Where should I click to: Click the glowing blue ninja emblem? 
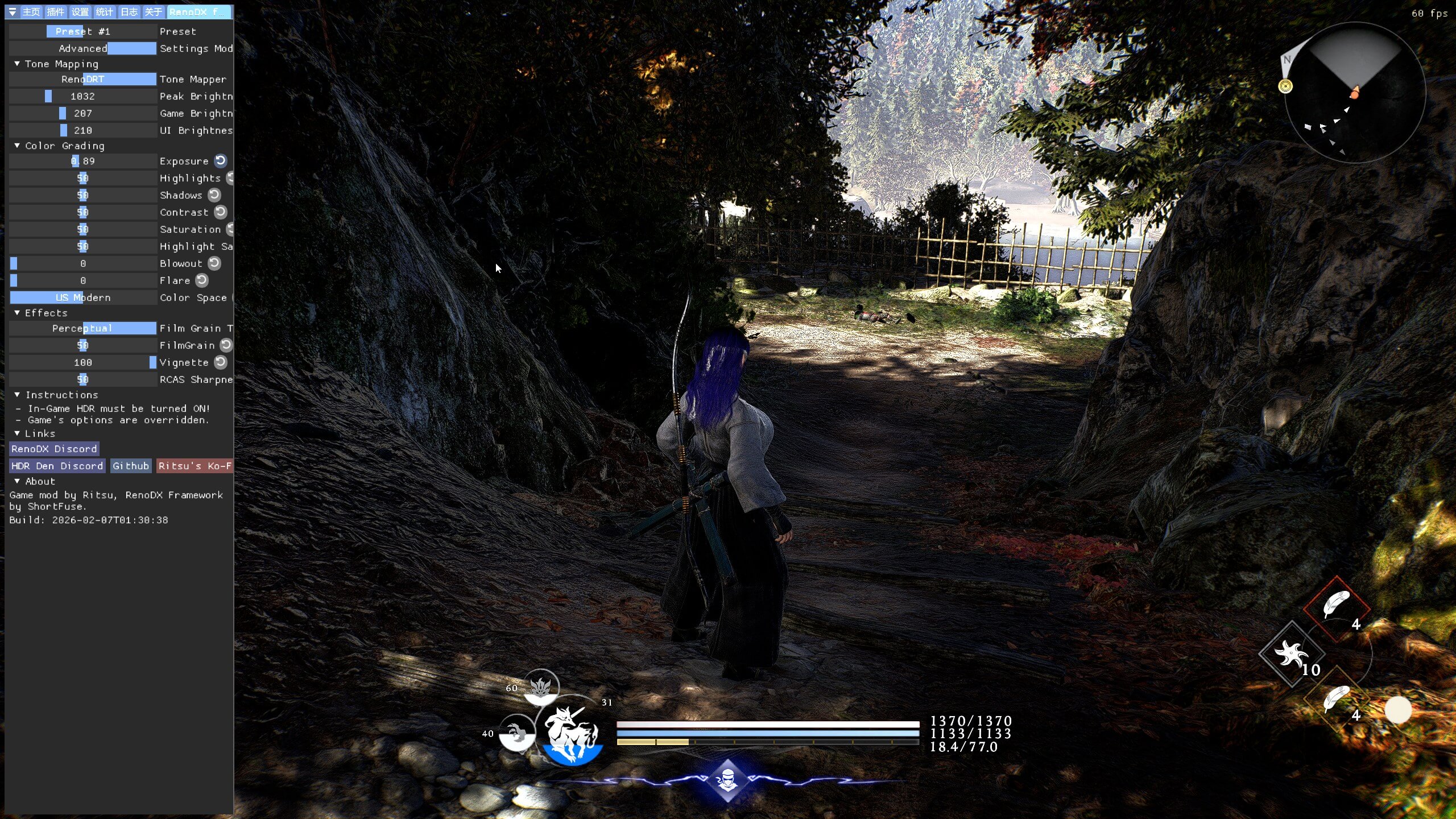pos(727,780)
